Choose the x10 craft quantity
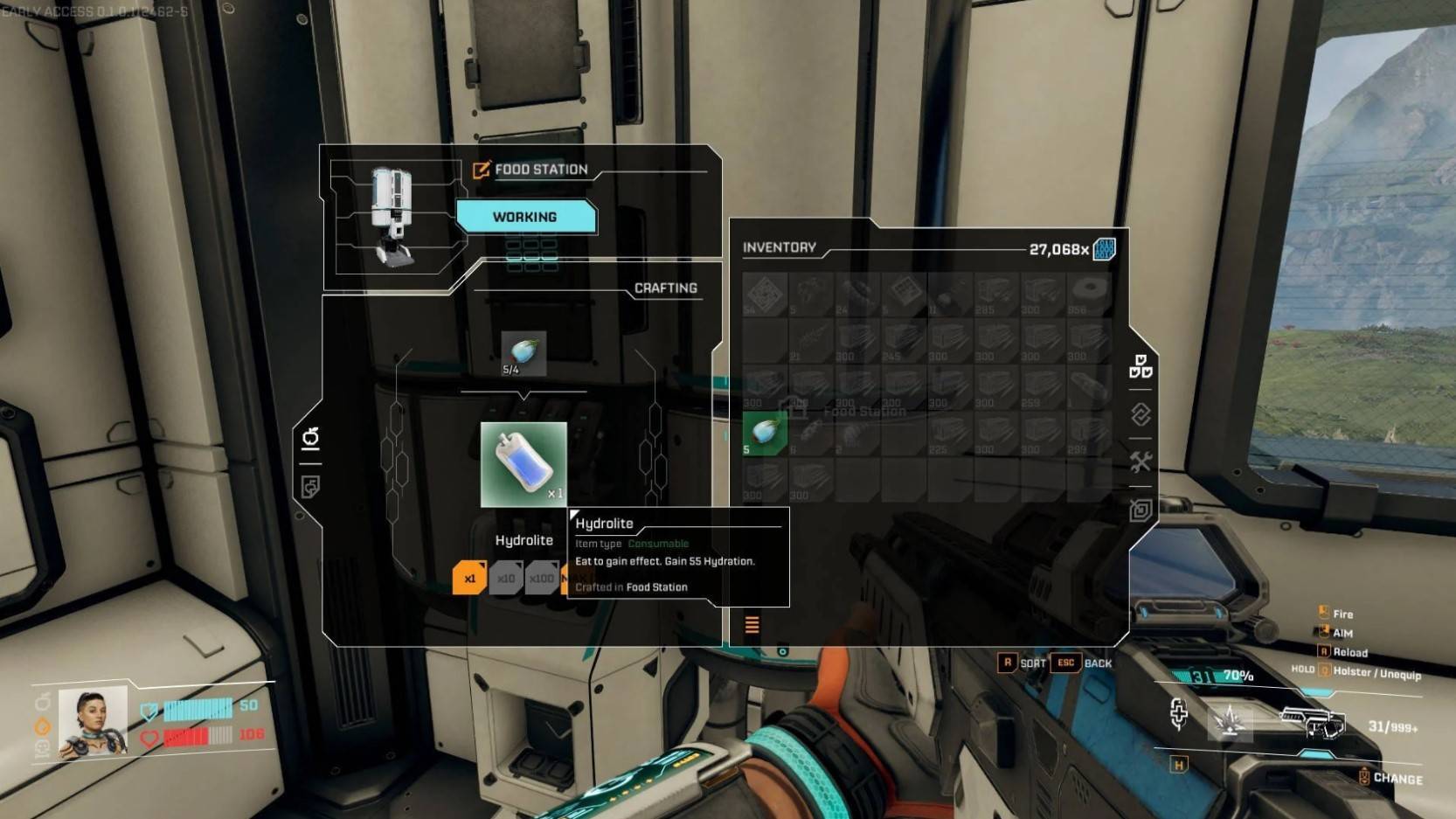This screenshot has height=819, width=1456. point(506,578)
